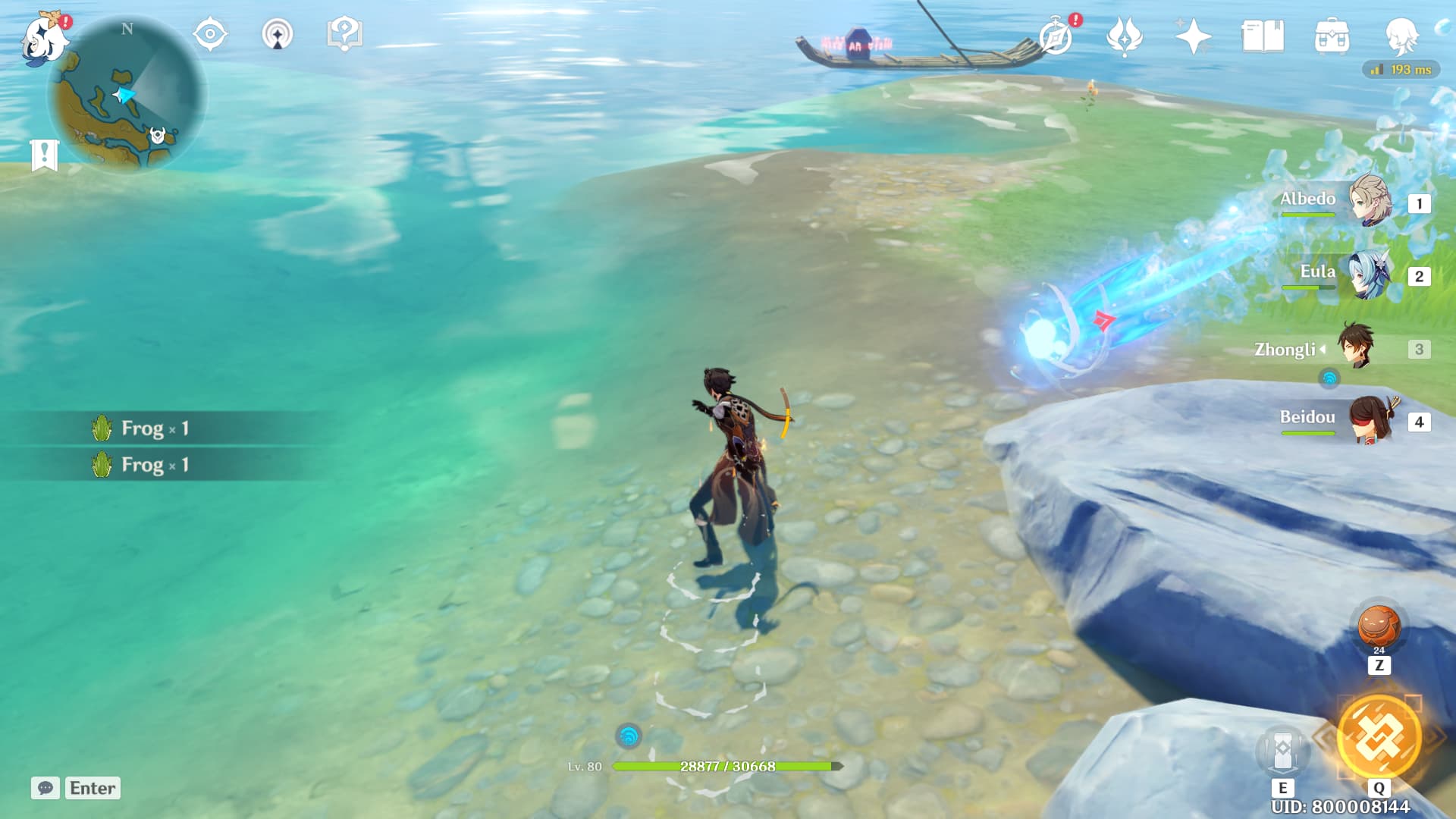Open the chat speech bubble
Viewport: 1456px width, 819px height.
(x=45, y=788)
